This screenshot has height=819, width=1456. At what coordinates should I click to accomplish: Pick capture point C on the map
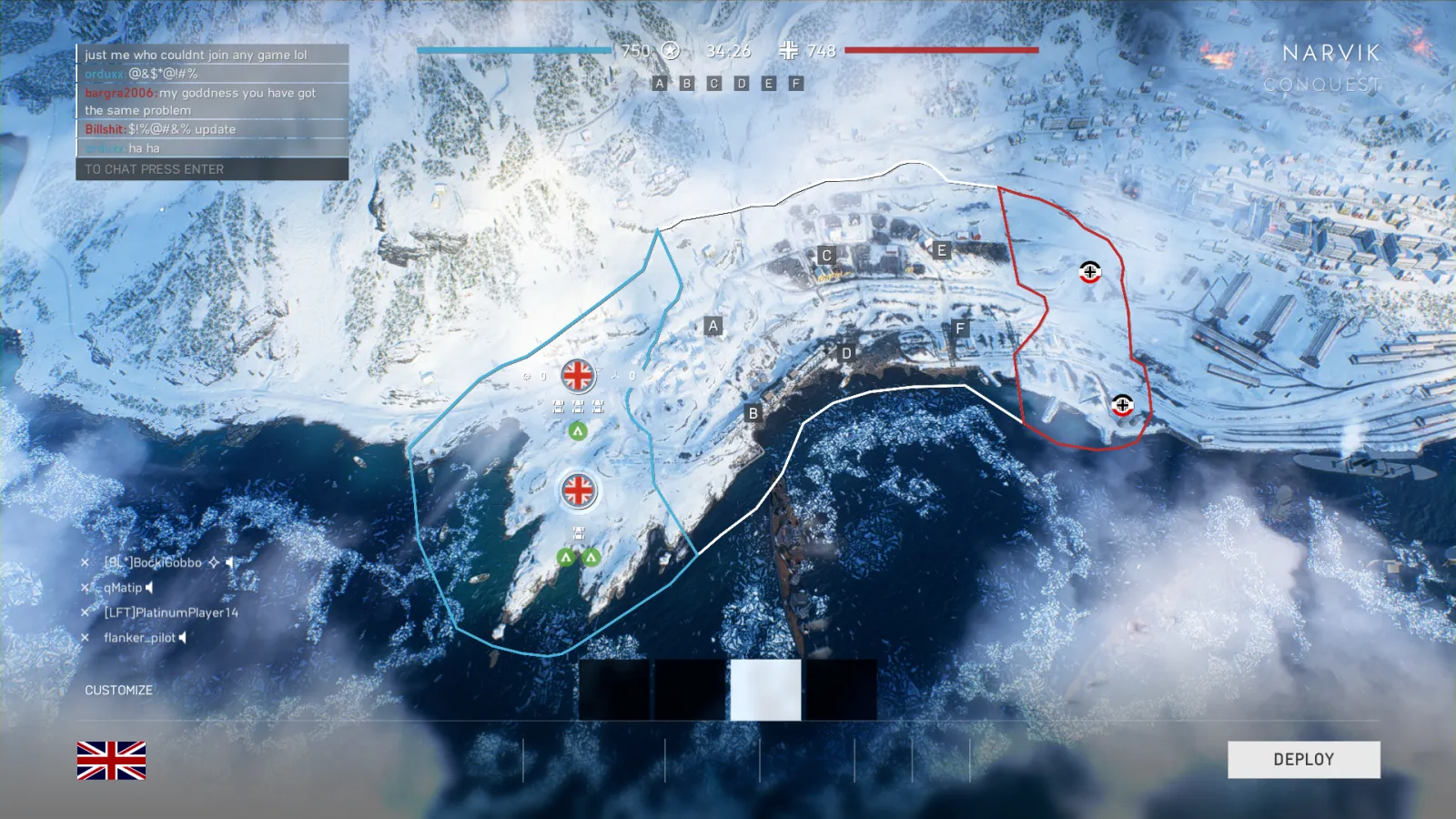point(826,256)
